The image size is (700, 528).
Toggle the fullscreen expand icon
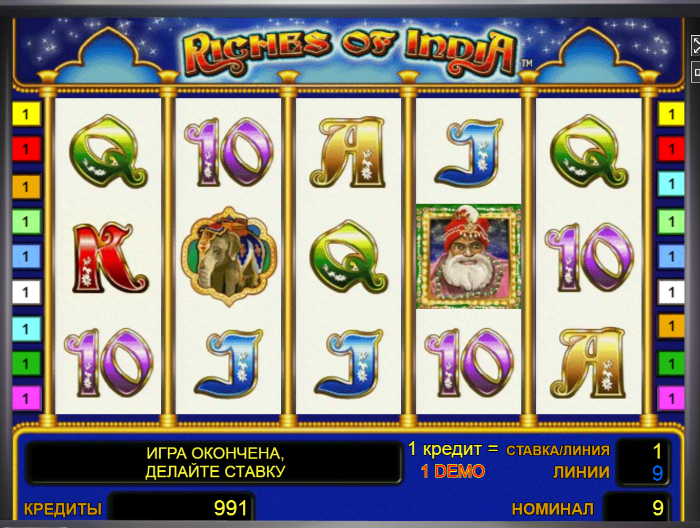(696, 46)
